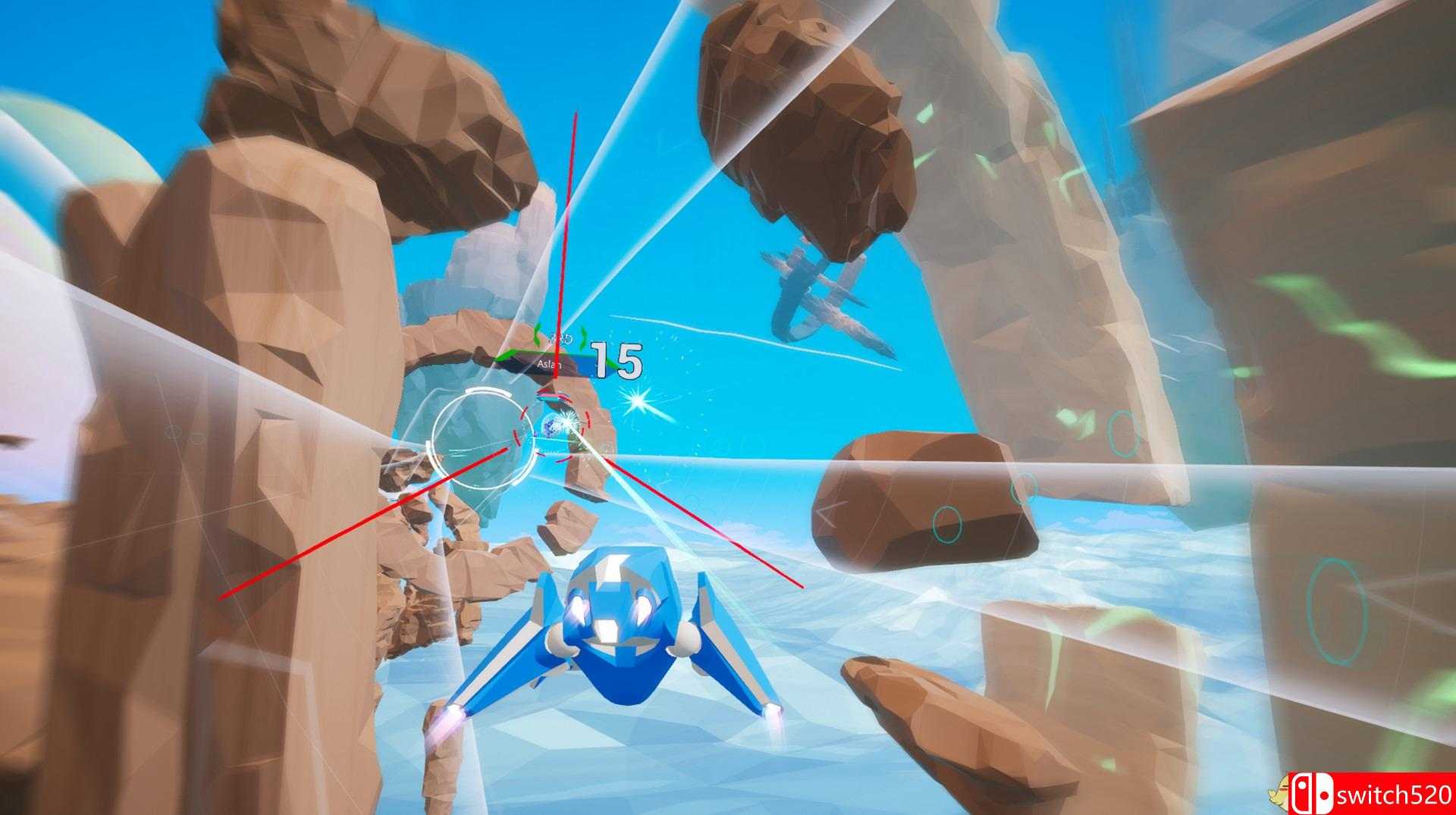Select the Aslan enemy nameplate

coord(549,362)
